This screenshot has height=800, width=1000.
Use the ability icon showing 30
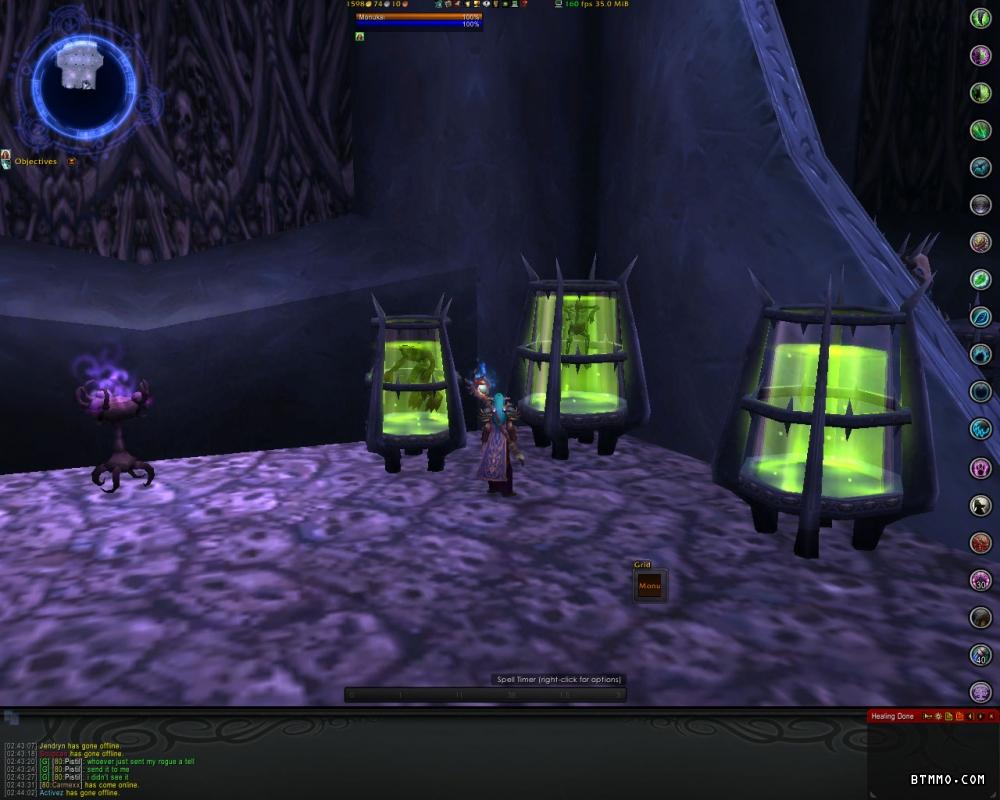(981, 580)
